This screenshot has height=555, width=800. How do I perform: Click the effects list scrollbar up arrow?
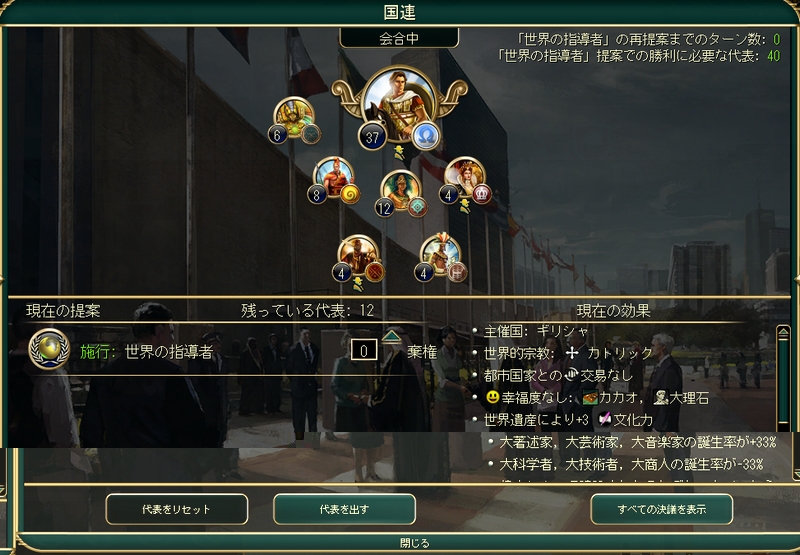pos(784,333)
